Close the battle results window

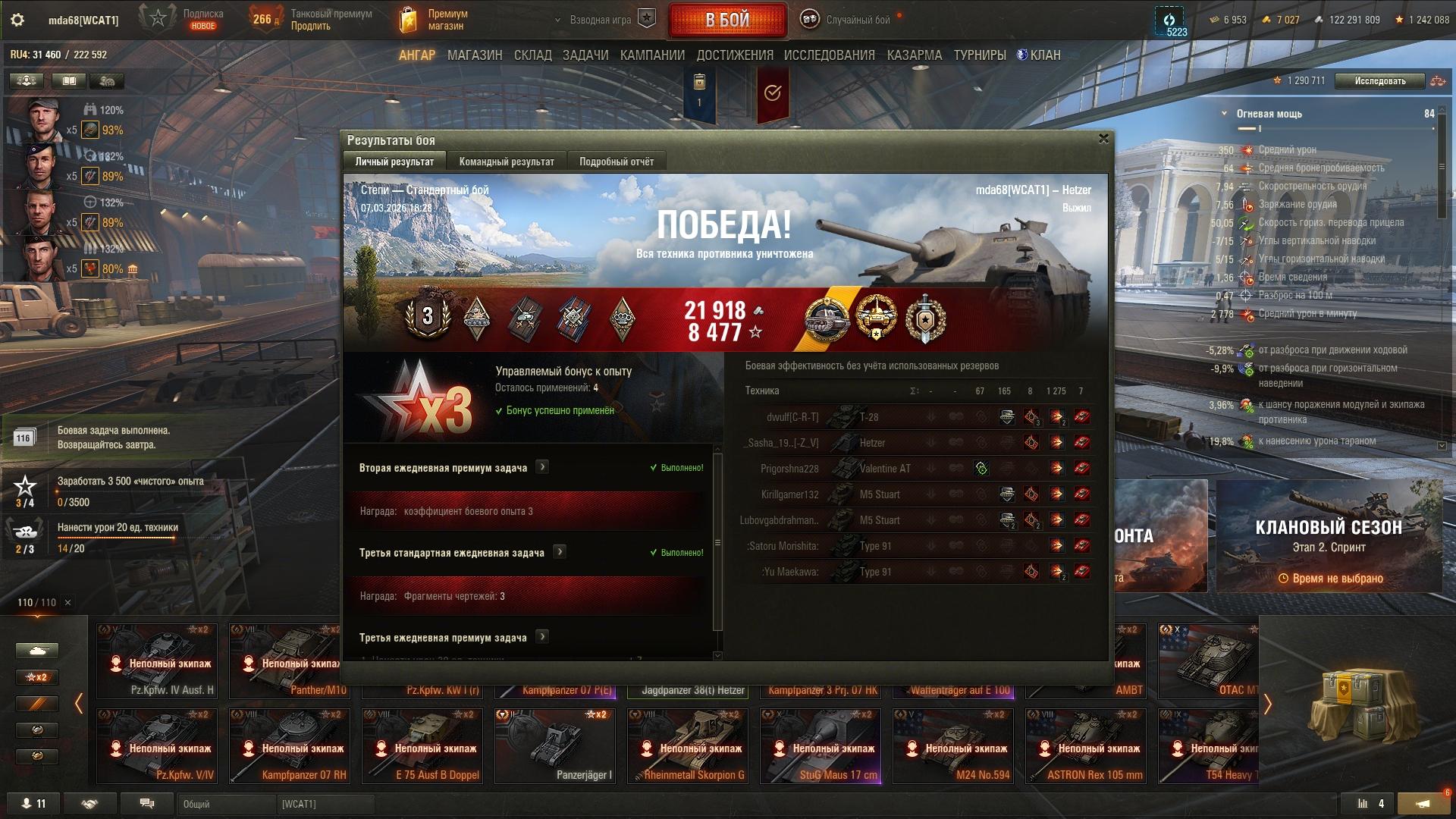(x=1103, y=139)
